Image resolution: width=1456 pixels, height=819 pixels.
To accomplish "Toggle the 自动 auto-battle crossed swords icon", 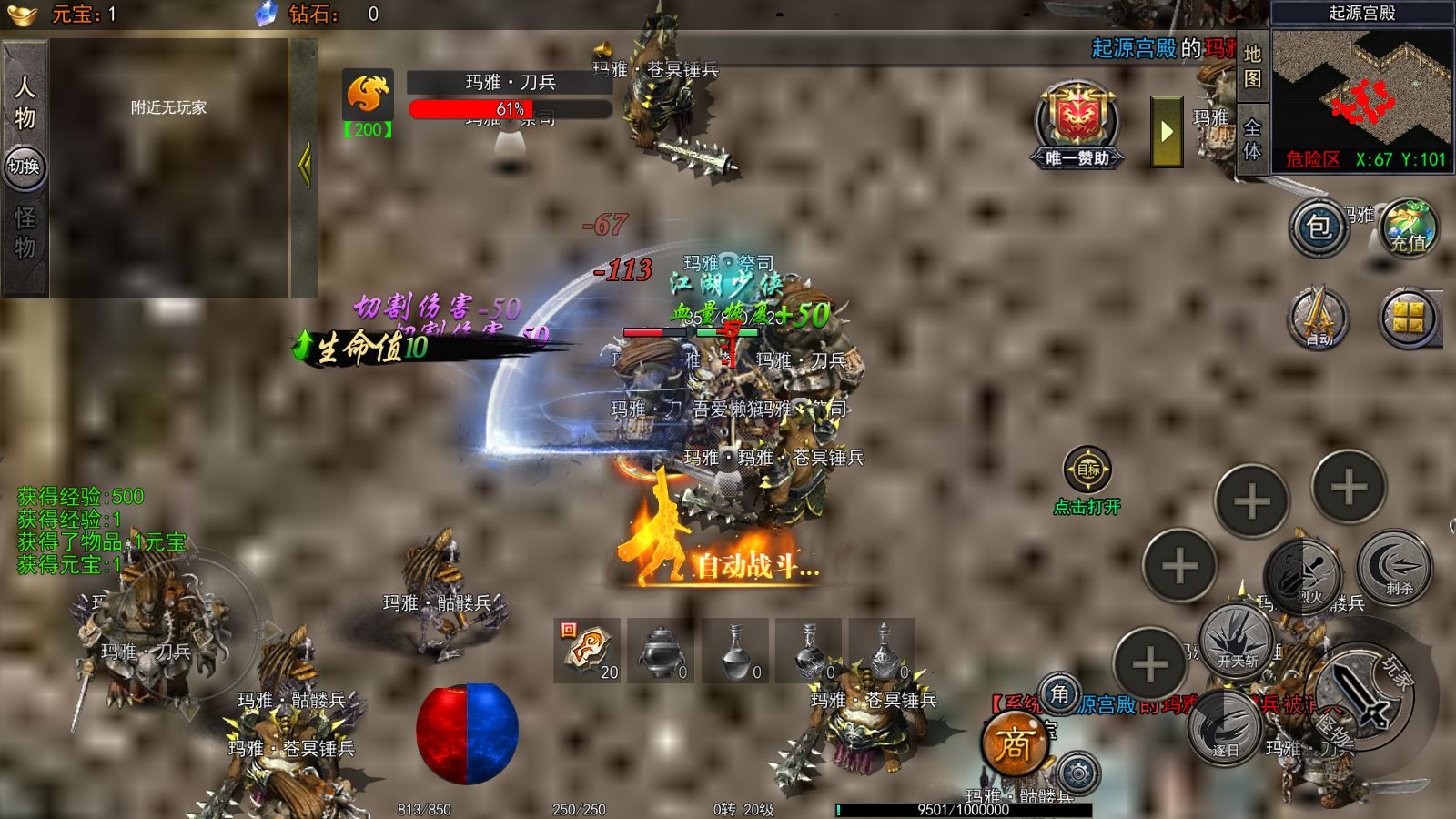I will pyautogui.click(x=1318, y=318).
